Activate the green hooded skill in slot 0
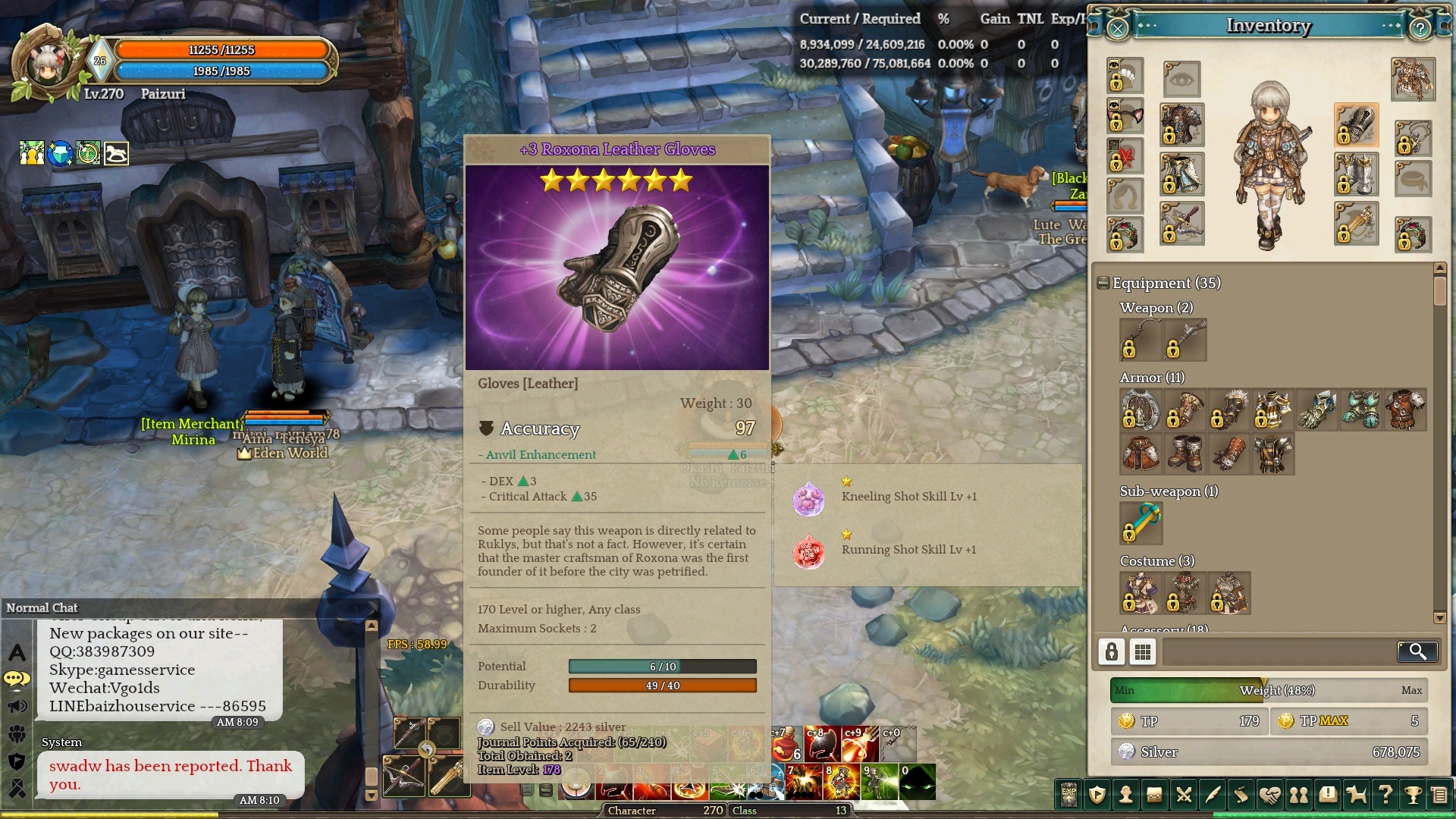This screenshot has width=1456, height=819. coord(918,783)
